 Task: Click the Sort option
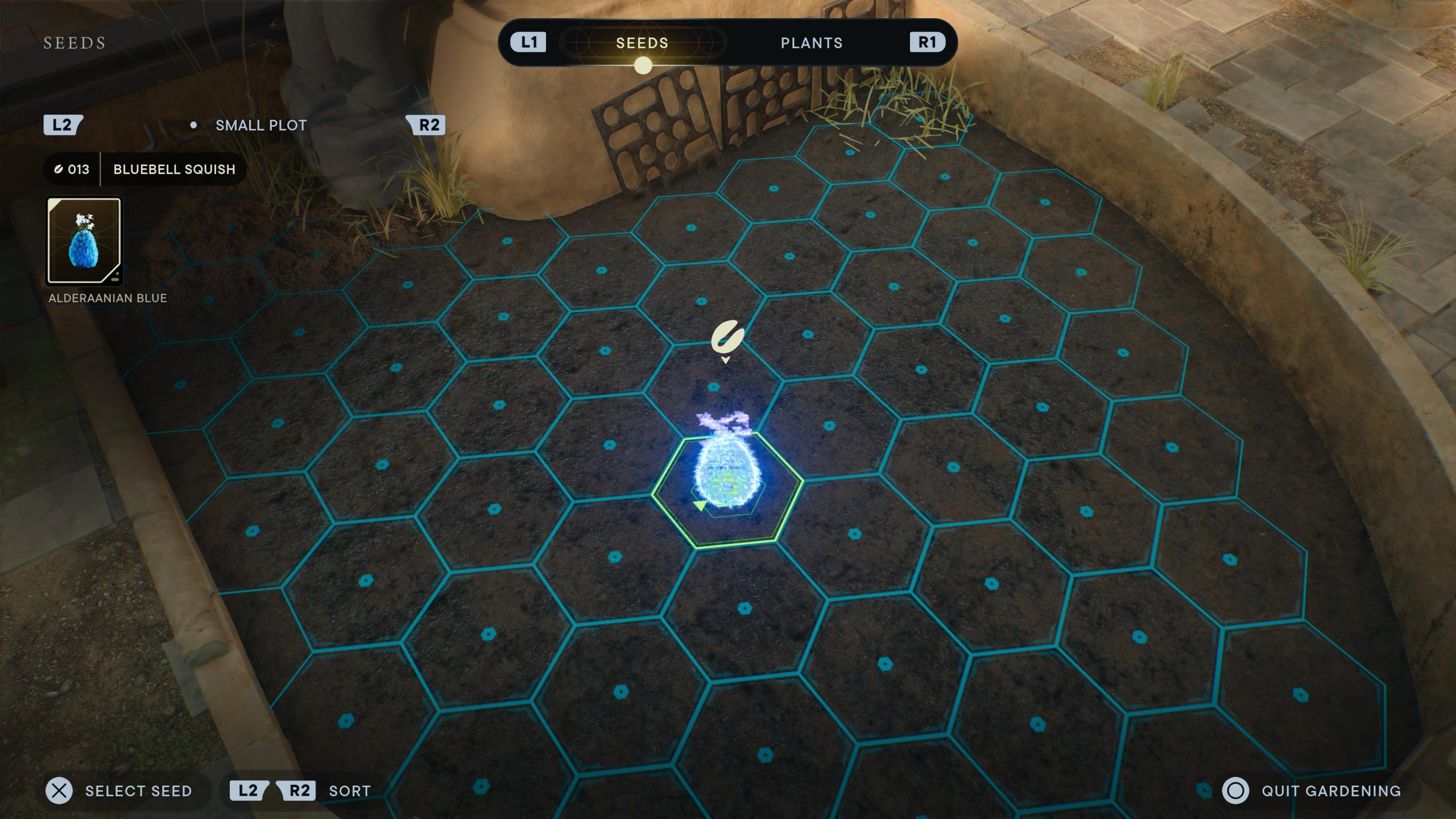349,791
